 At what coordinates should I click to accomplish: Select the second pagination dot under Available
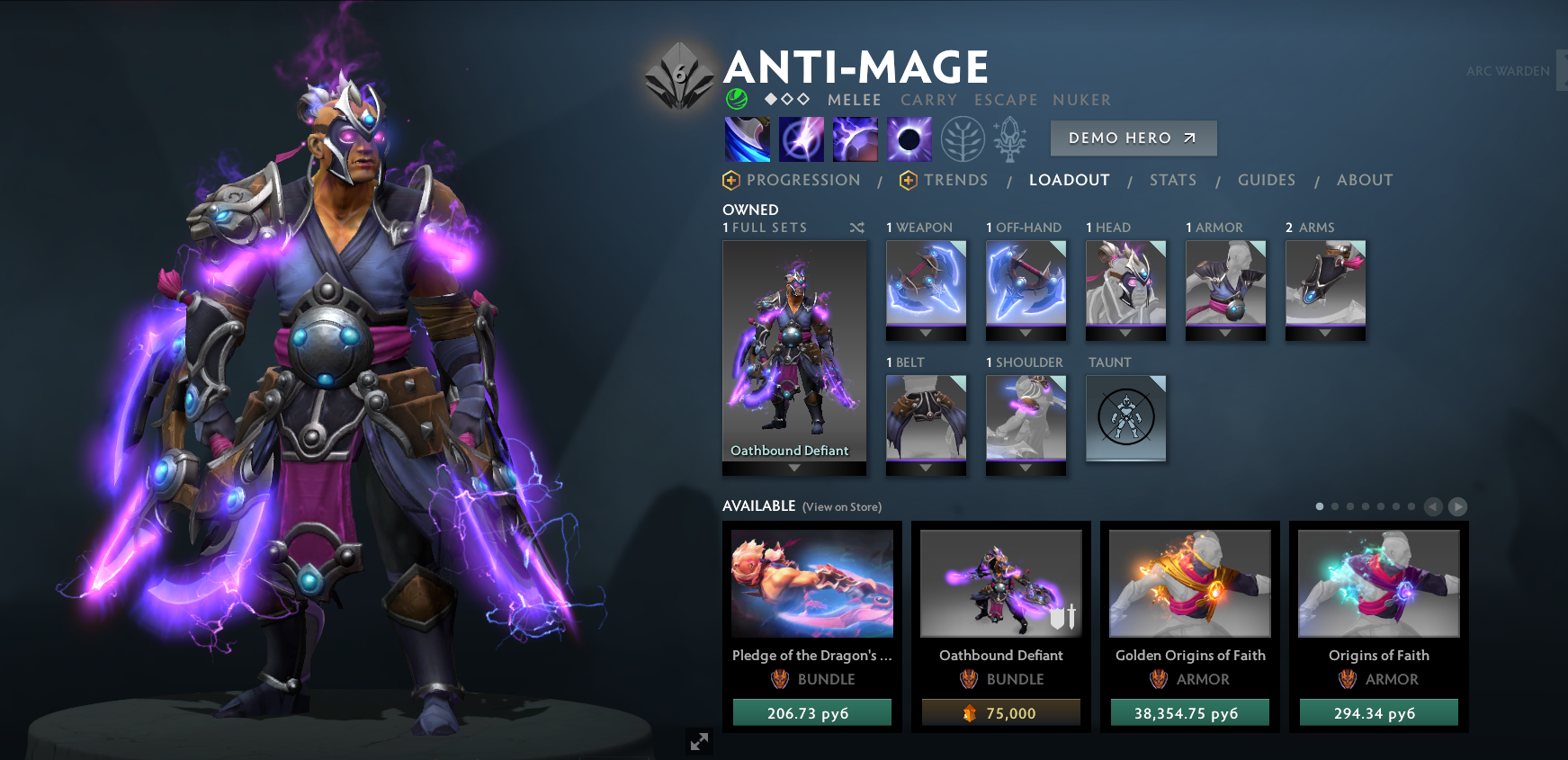point(1336,506)
